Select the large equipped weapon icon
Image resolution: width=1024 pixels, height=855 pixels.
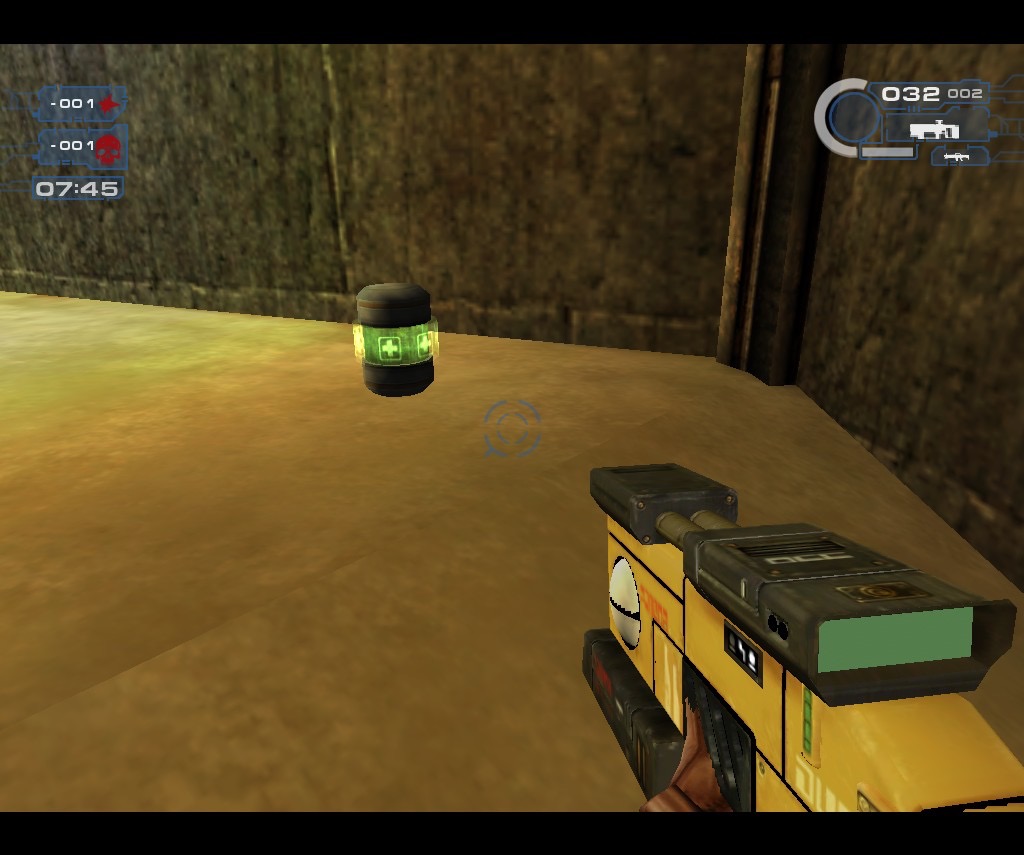click(935, 129)
